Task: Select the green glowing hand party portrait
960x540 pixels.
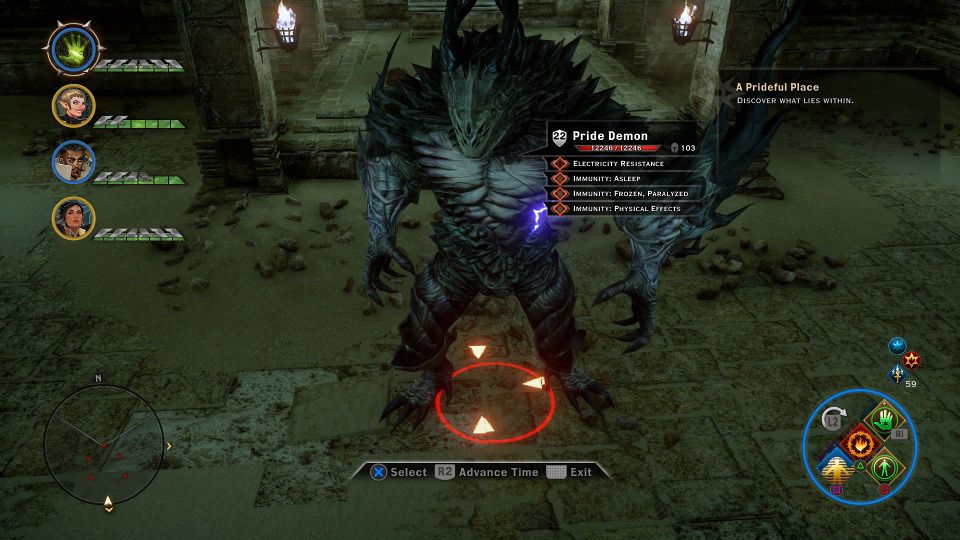Action: click(74, 49)
